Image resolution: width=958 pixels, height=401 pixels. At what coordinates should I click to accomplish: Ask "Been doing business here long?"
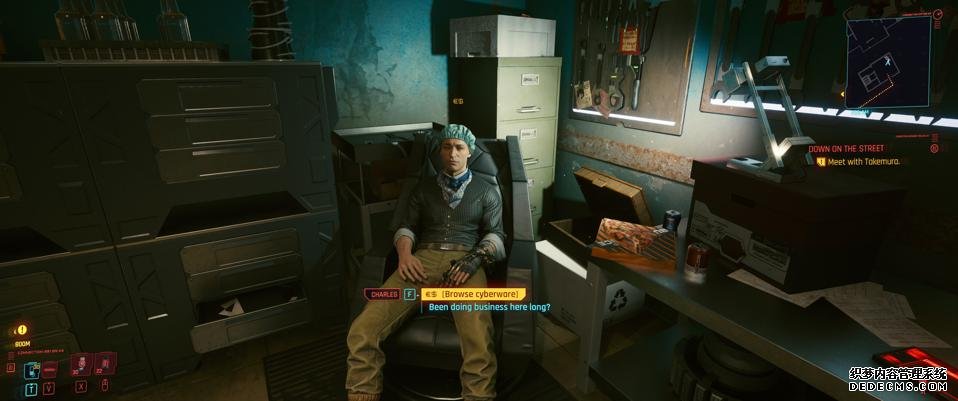[x=489, y=307]
